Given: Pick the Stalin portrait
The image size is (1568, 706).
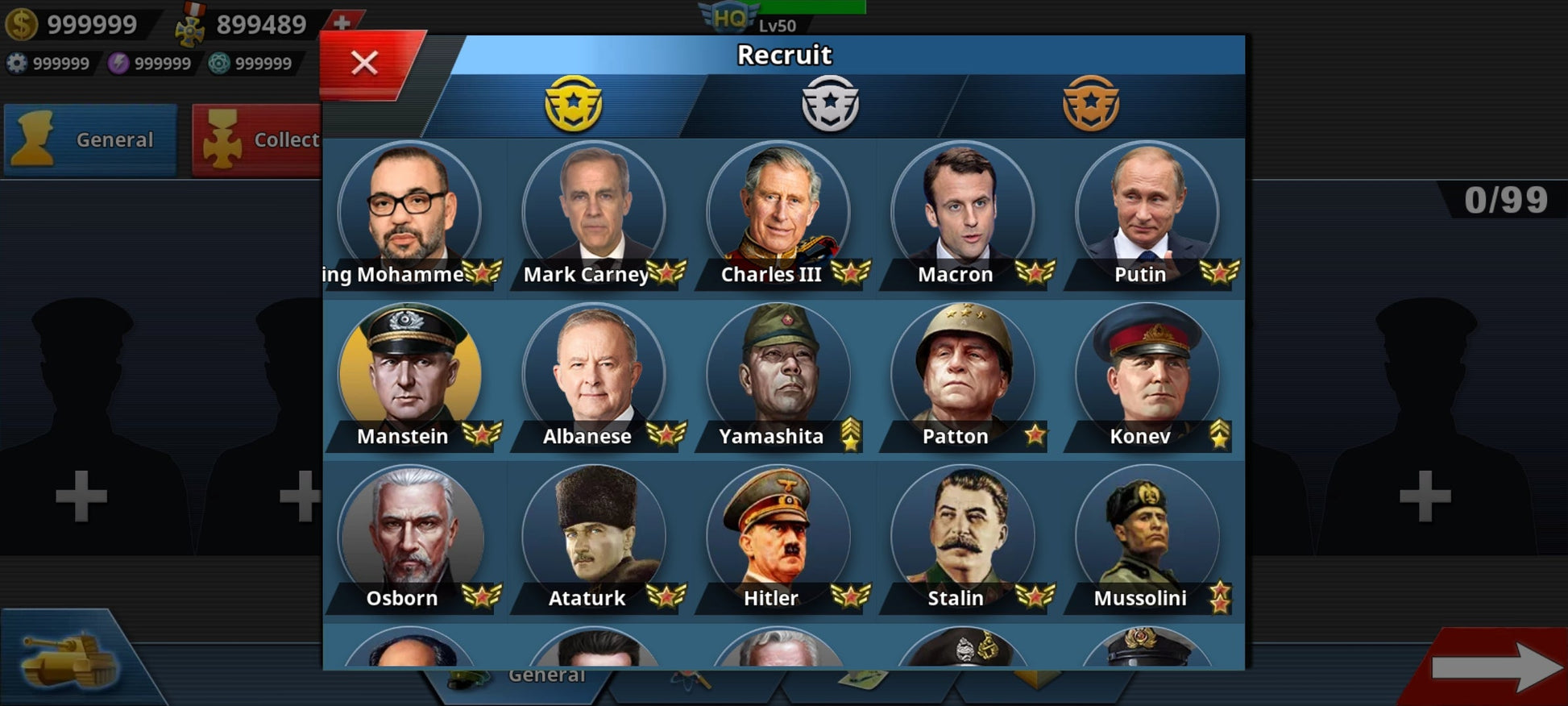Looking at the screenshot, I should [x=962, y=536].
